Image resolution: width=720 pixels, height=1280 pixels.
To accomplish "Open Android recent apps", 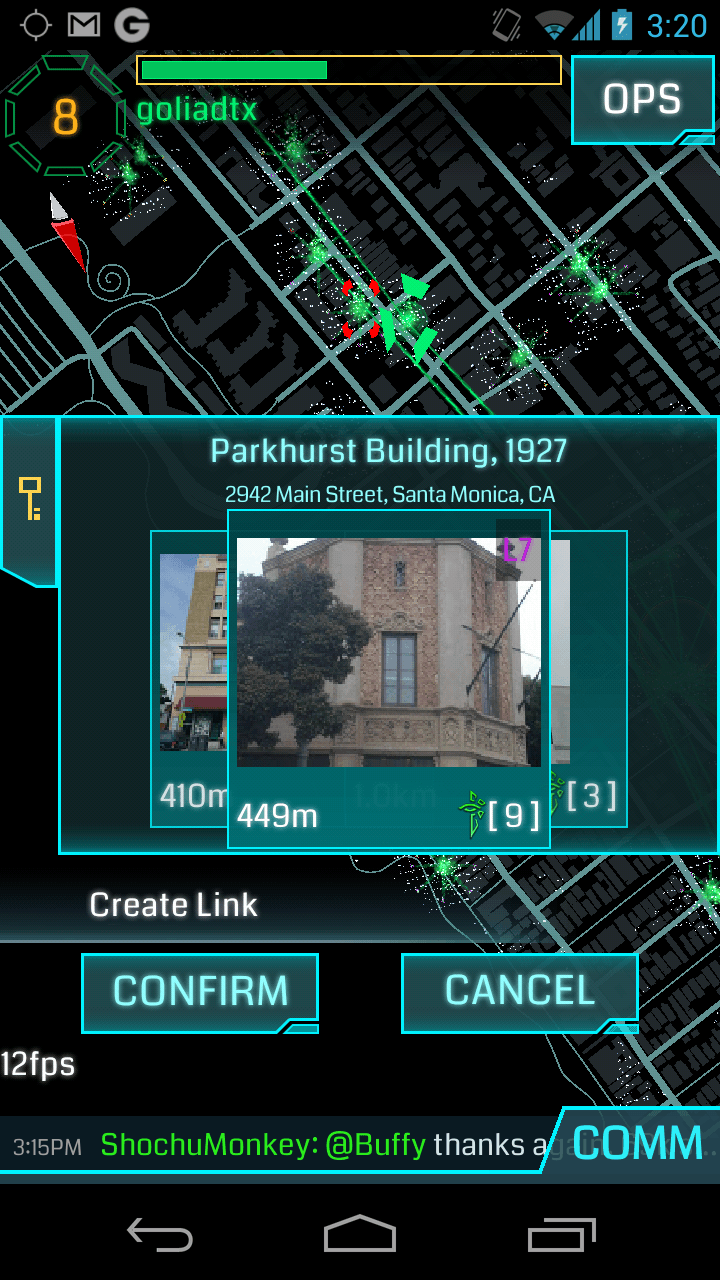I will (561, 1236).
